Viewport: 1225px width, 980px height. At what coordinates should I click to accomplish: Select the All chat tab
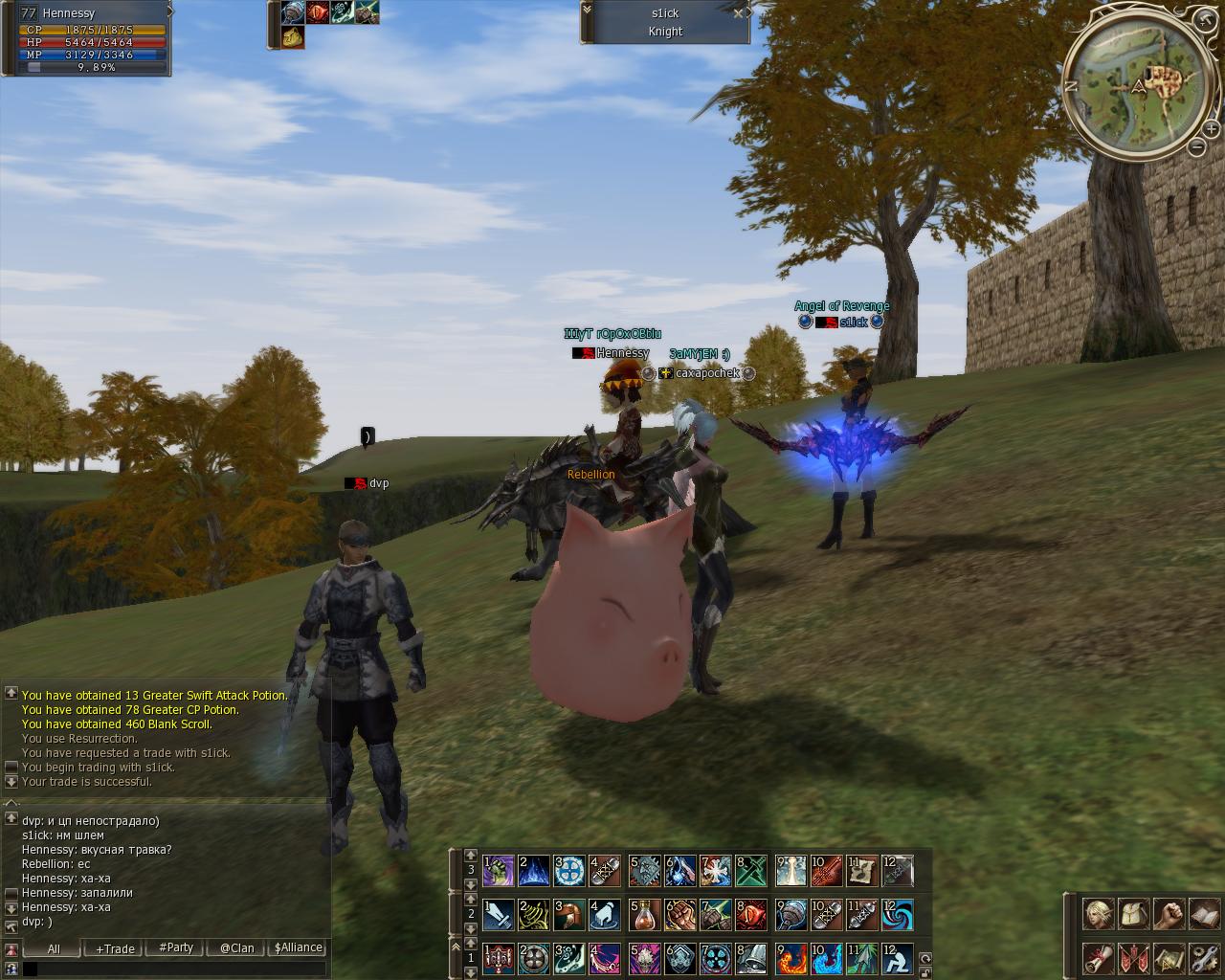pyautogui.click(x=54, y=948)
